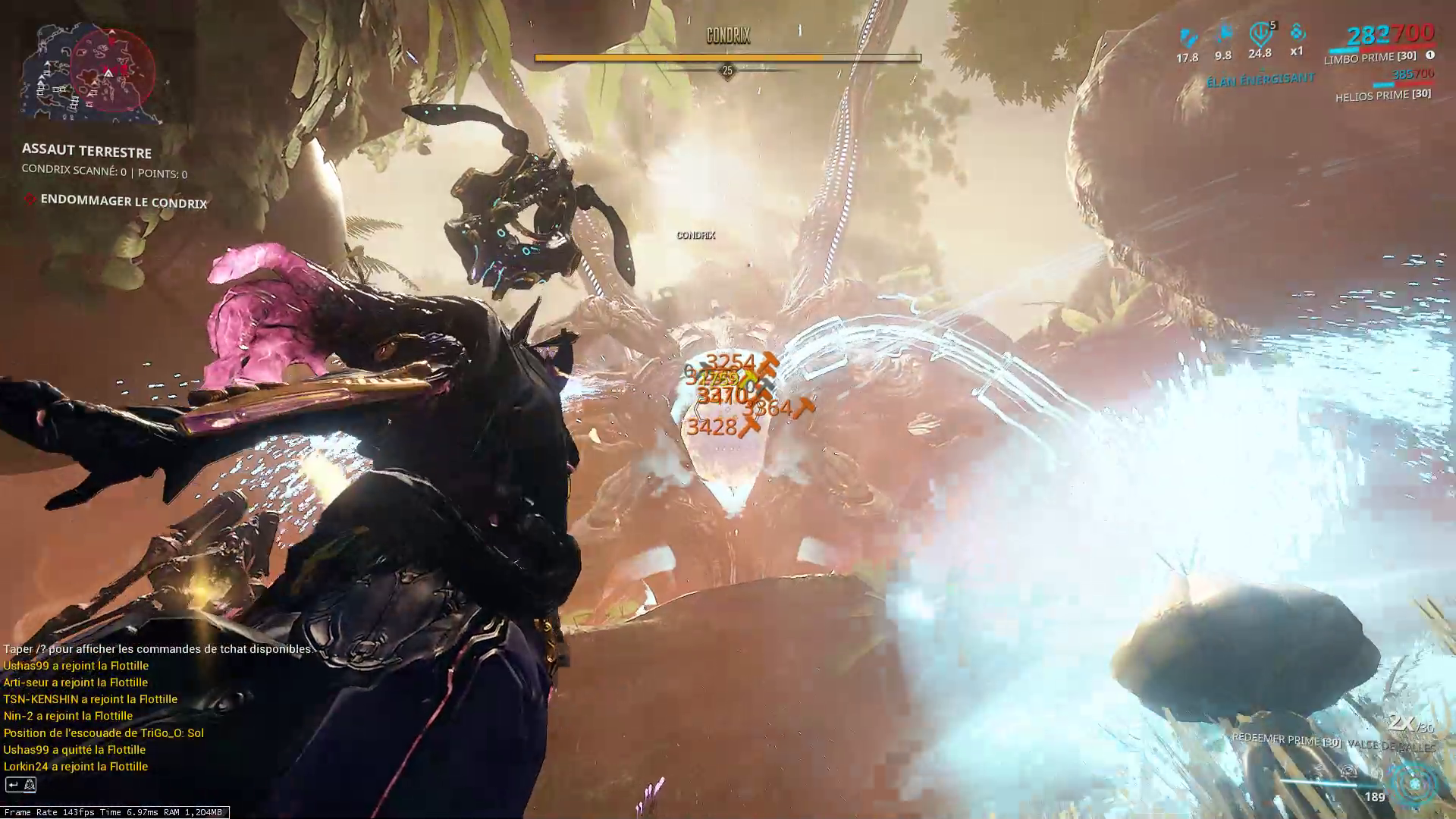
Task: Select the shield buff icon showing 24.8
Action: [x=1259, y=33]
